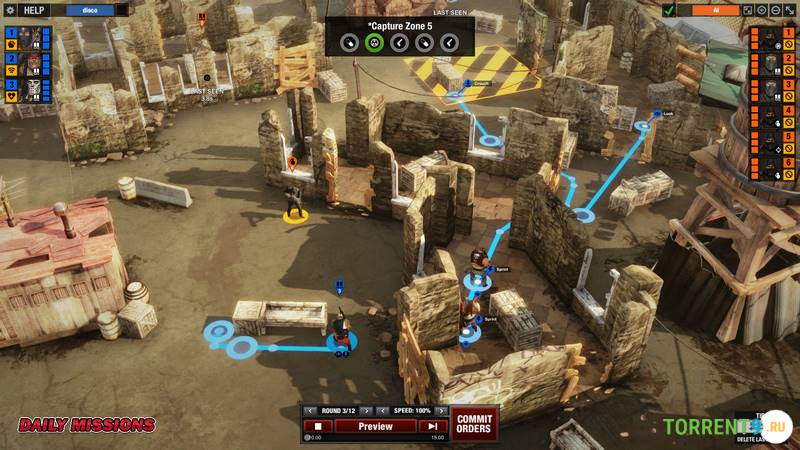Advance to the next round
The height and width of the screenshot is (450, 800).
(x=366, y=411)
